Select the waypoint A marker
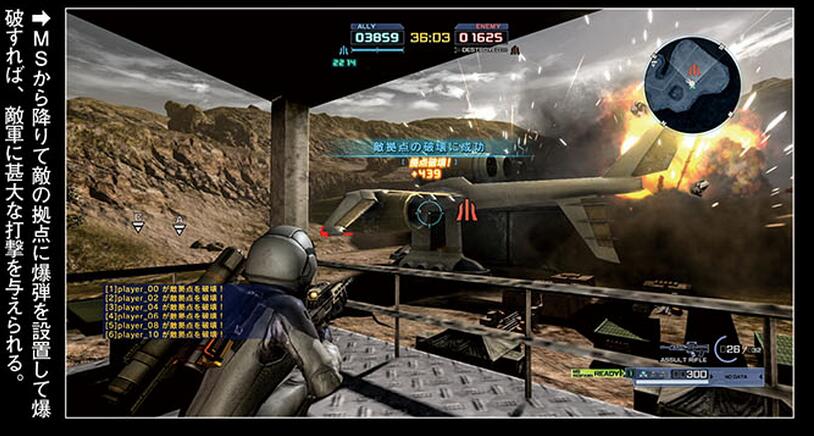Screen dimensions: 814x436 180,224
